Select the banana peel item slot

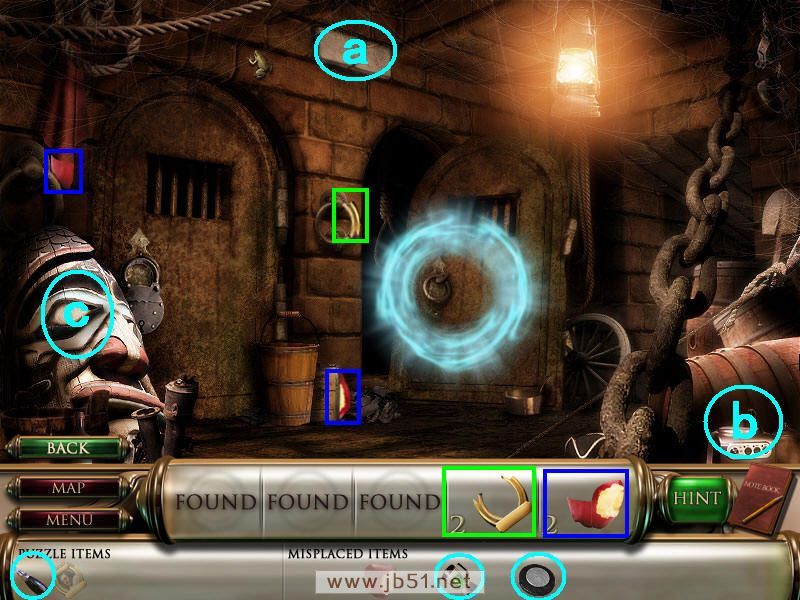click(x=489, y=502)
